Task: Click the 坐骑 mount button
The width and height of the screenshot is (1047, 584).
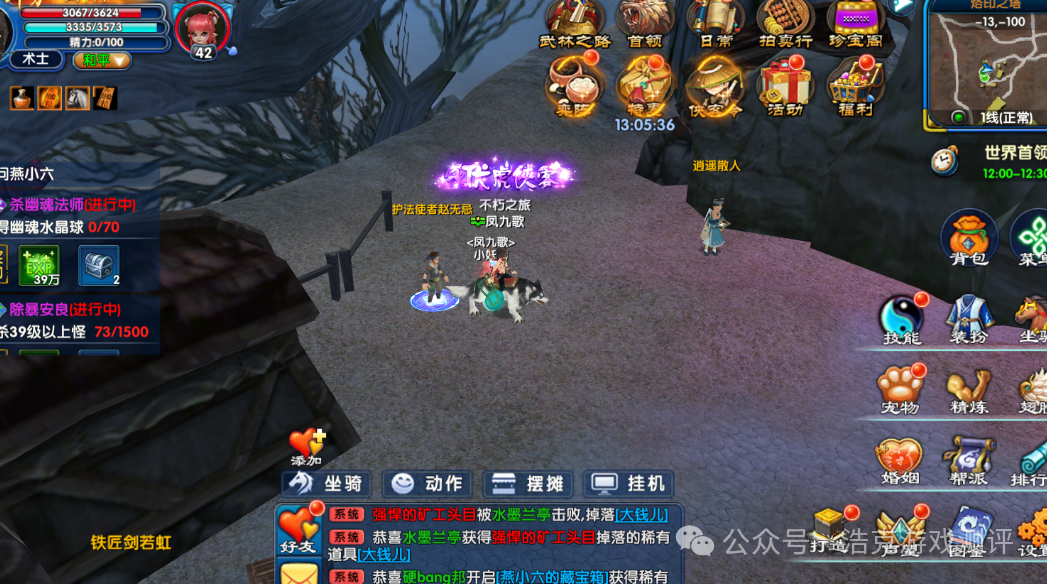Action: pos(326,484)
